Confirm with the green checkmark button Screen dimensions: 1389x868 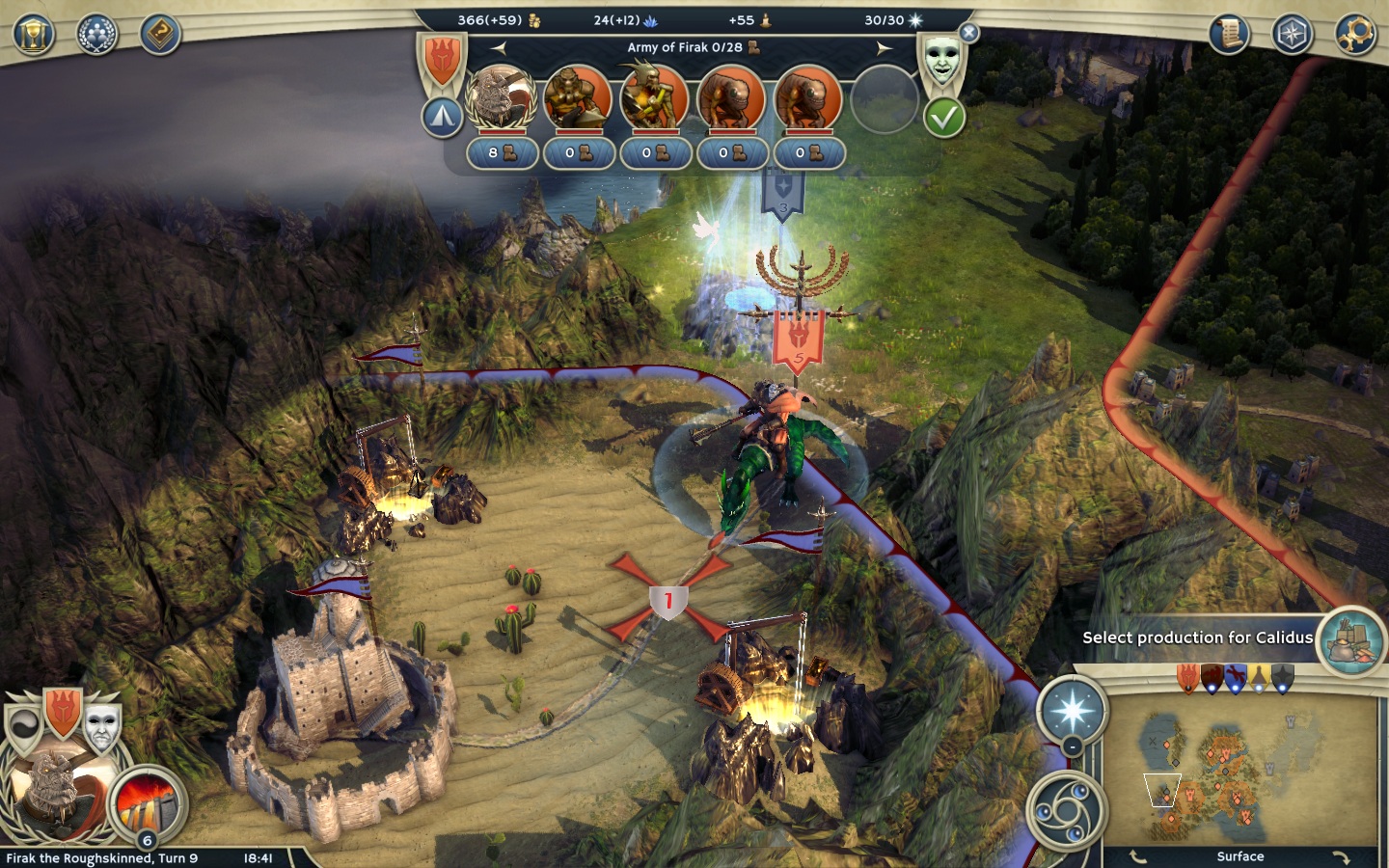(944, 118)
